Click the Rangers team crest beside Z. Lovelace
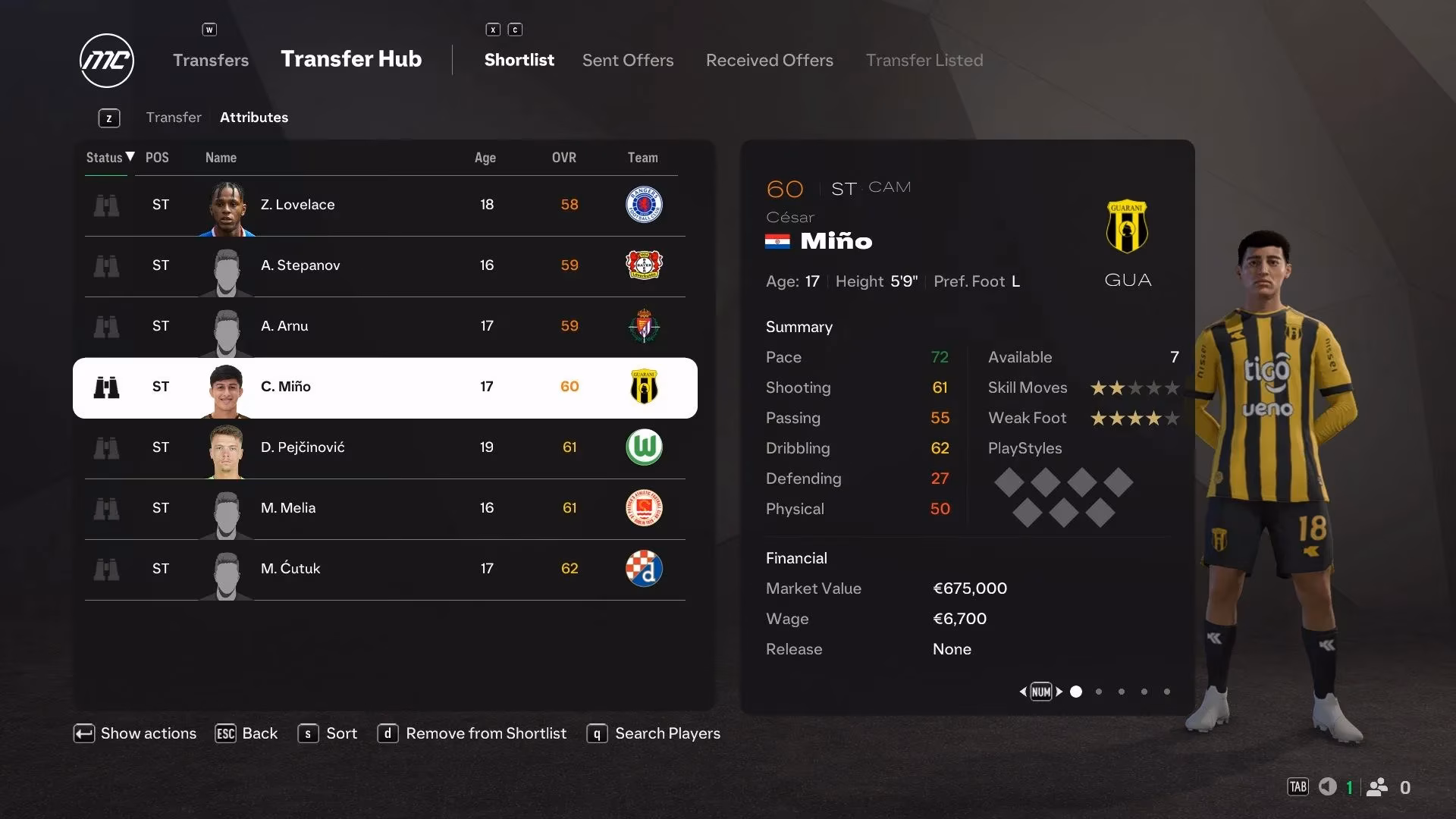 pos(644,205)
